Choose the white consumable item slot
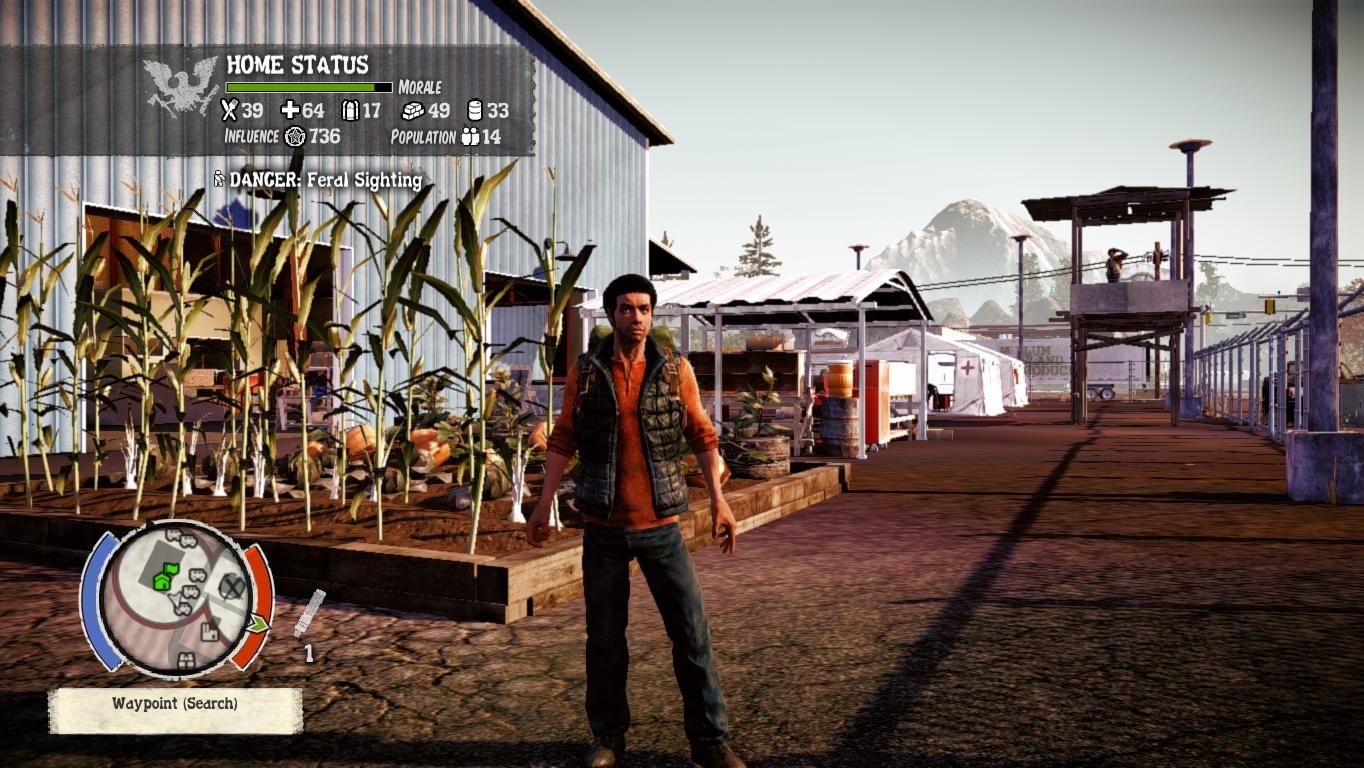This screenshot has width=1364, height=768. 309,613
